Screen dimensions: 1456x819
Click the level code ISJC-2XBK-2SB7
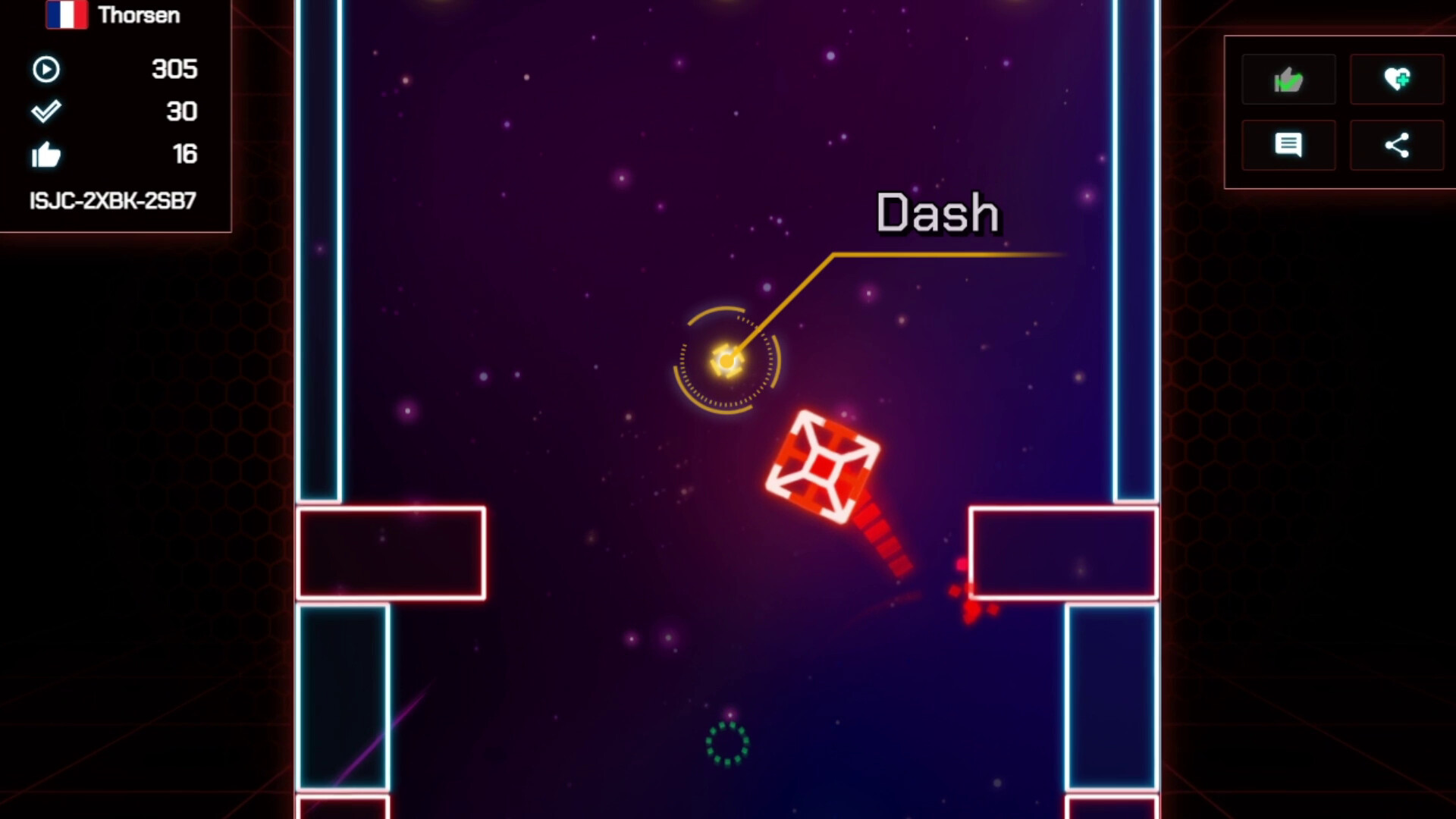tap(112, 199)
